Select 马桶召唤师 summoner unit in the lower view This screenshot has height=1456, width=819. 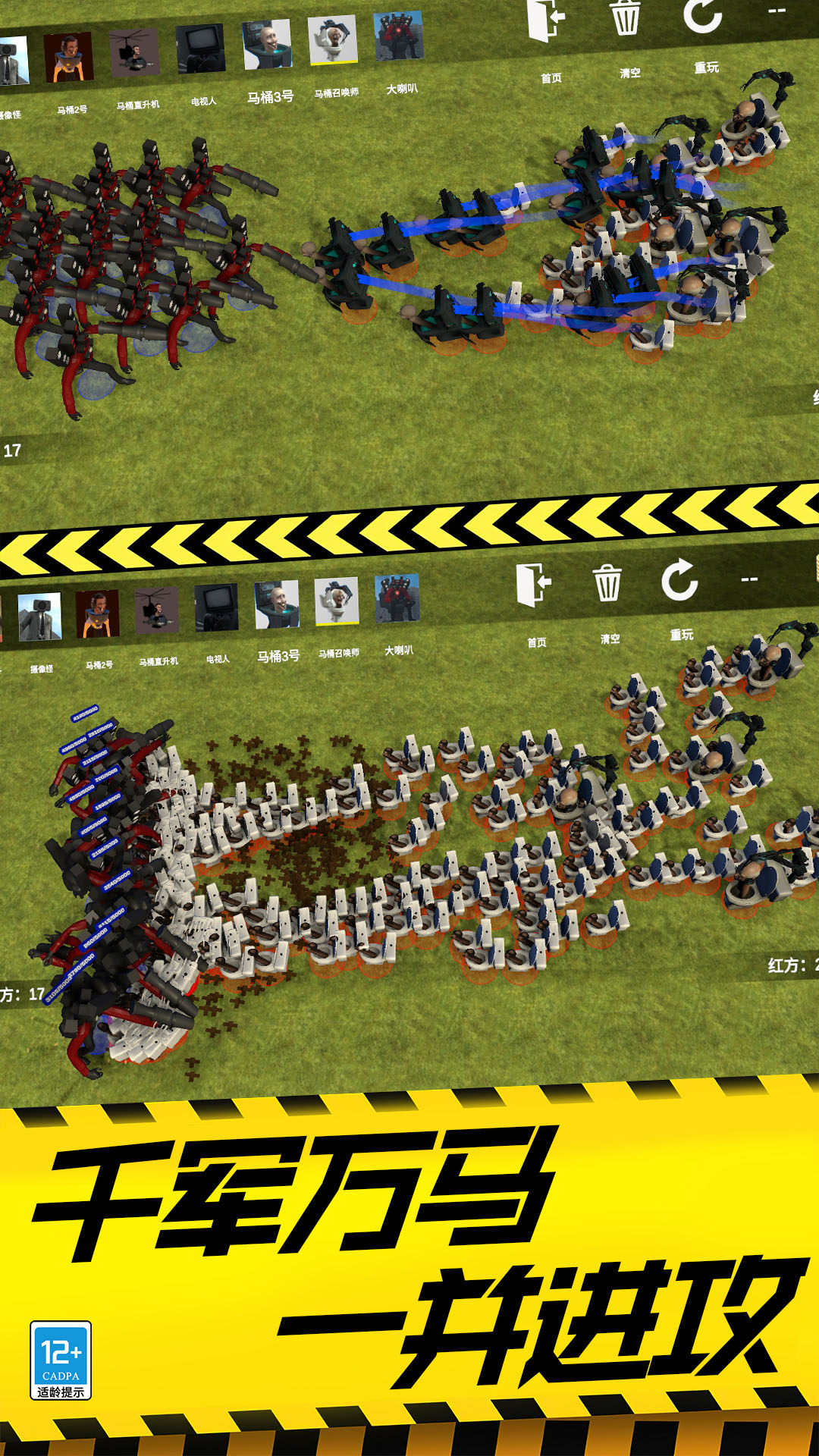click(337, 601)
